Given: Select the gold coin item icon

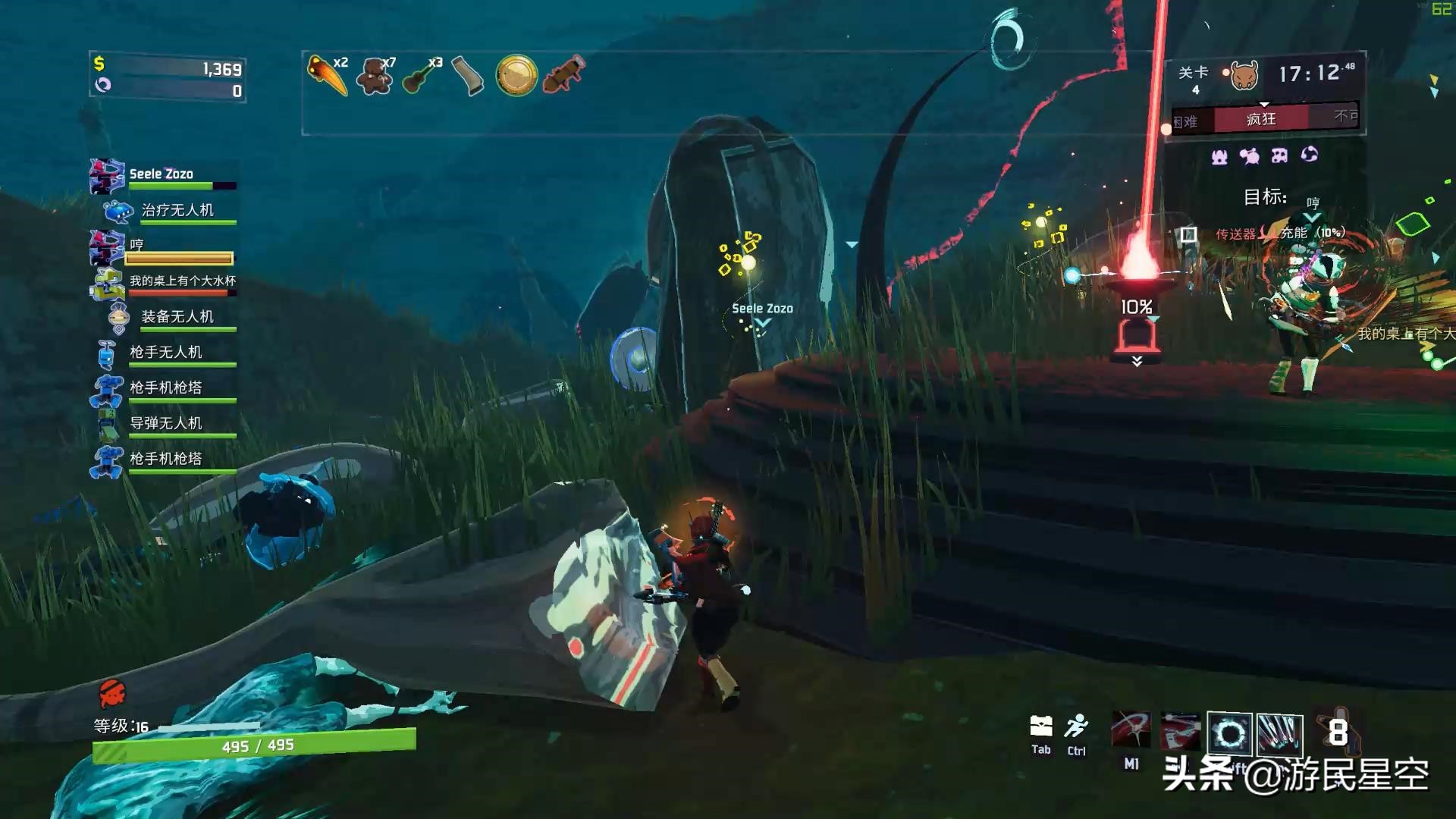Looking at the screenshot, I should [x=516, y=76].
